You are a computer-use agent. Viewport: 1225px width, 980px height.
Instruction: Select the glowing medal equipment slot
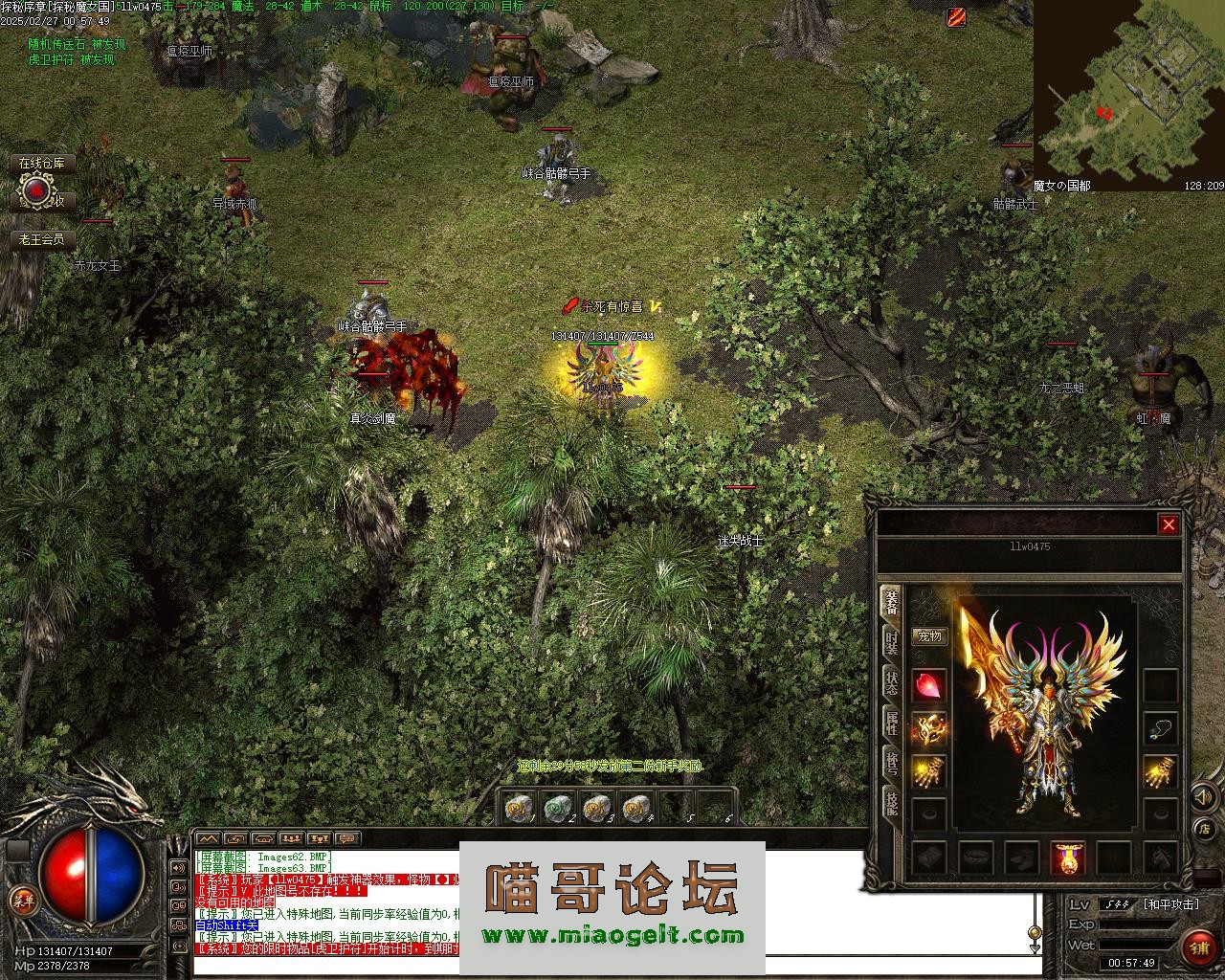coord(1068,857)
